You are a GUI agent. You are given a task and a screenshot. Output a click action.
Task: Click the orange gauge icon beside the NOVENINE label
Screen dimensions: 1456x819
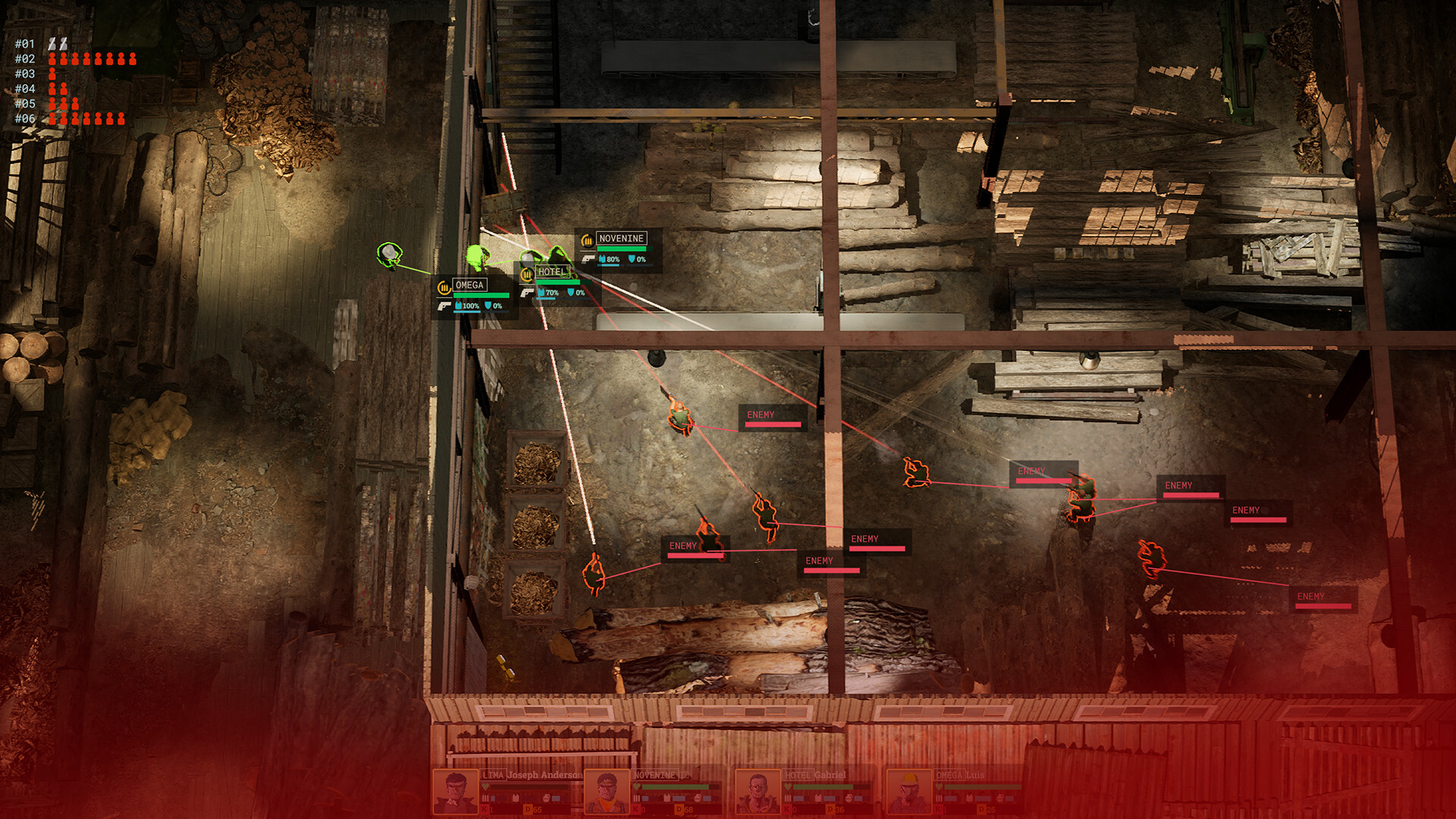pos(587,241)
